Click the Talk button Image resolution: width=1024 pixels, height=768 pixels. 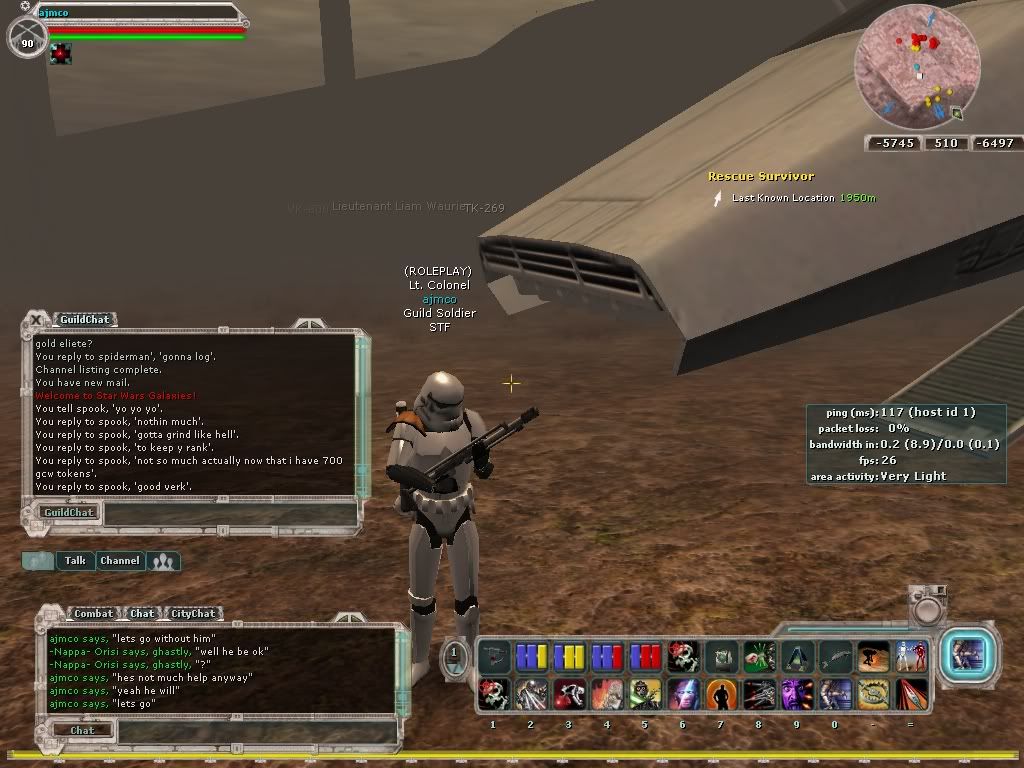[75, 561]
